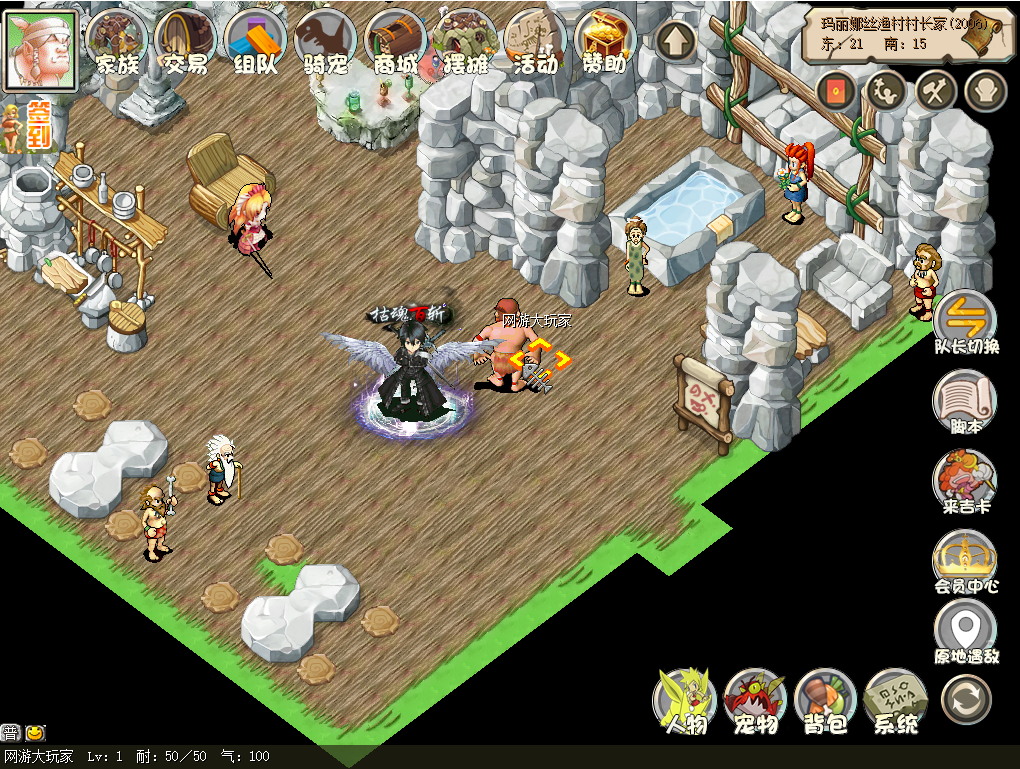Open the 骑宠 mount pet menu
This screenshot has width=1020, height=769.
[x=326, y=42]
